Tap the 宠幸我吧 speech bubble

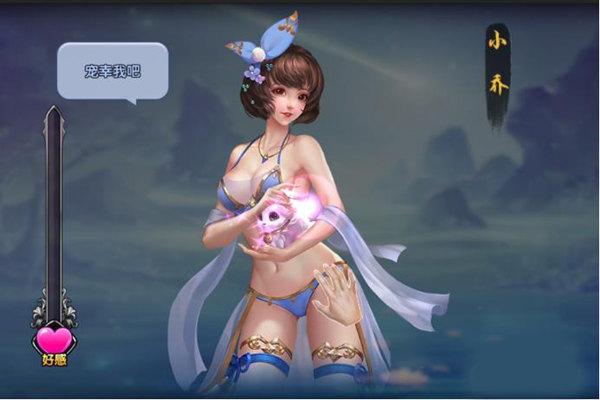[x=112, y=70]
